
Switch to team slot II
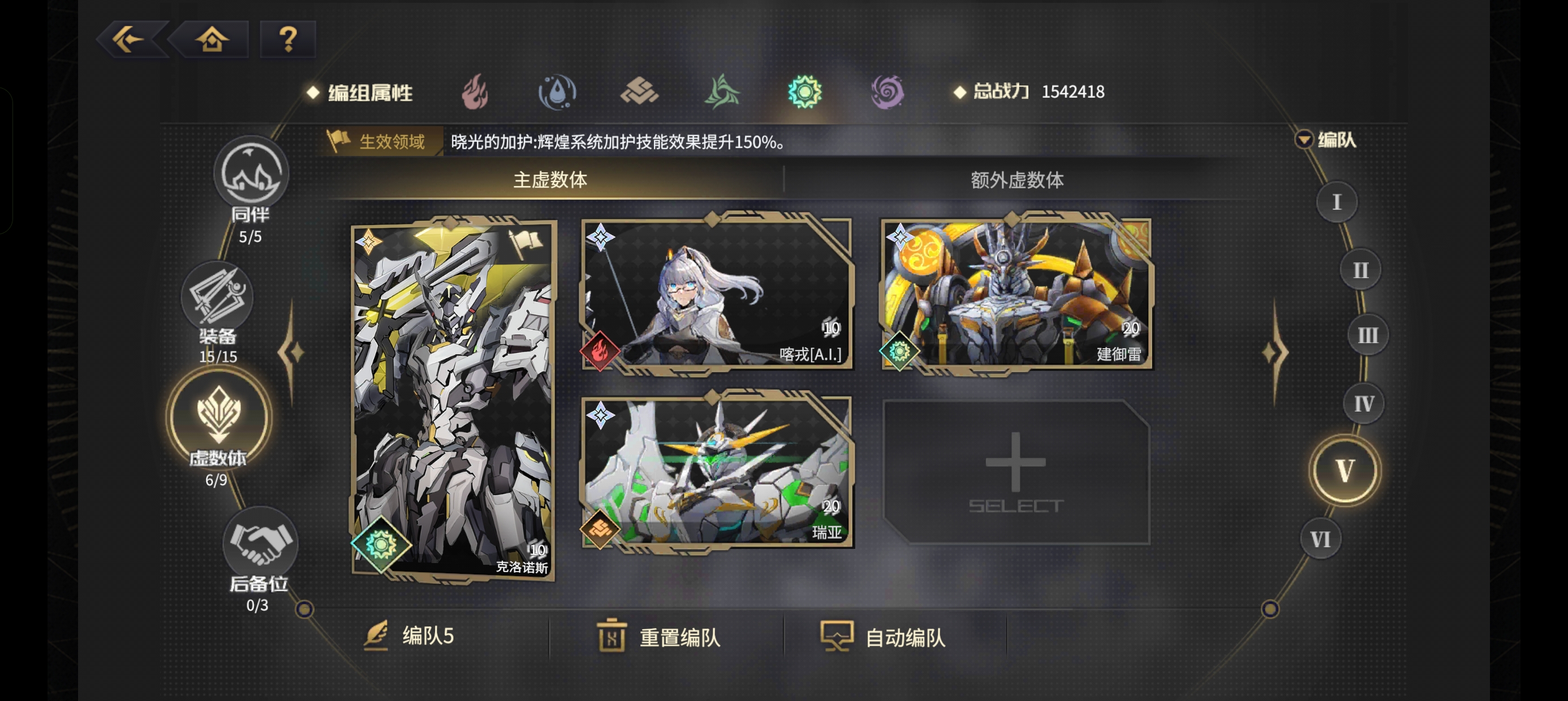tap(1359, 270)
